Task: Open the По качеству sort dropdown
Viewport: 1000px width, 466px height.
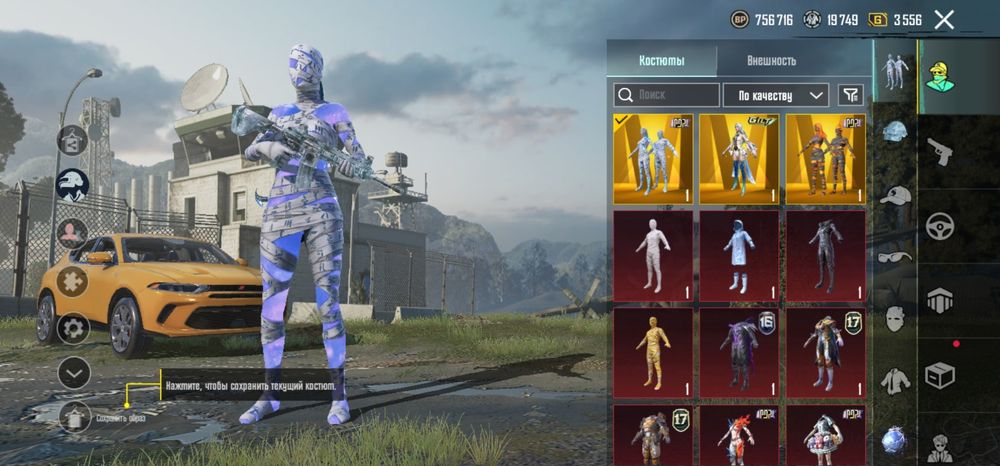Action: point(775,95)
